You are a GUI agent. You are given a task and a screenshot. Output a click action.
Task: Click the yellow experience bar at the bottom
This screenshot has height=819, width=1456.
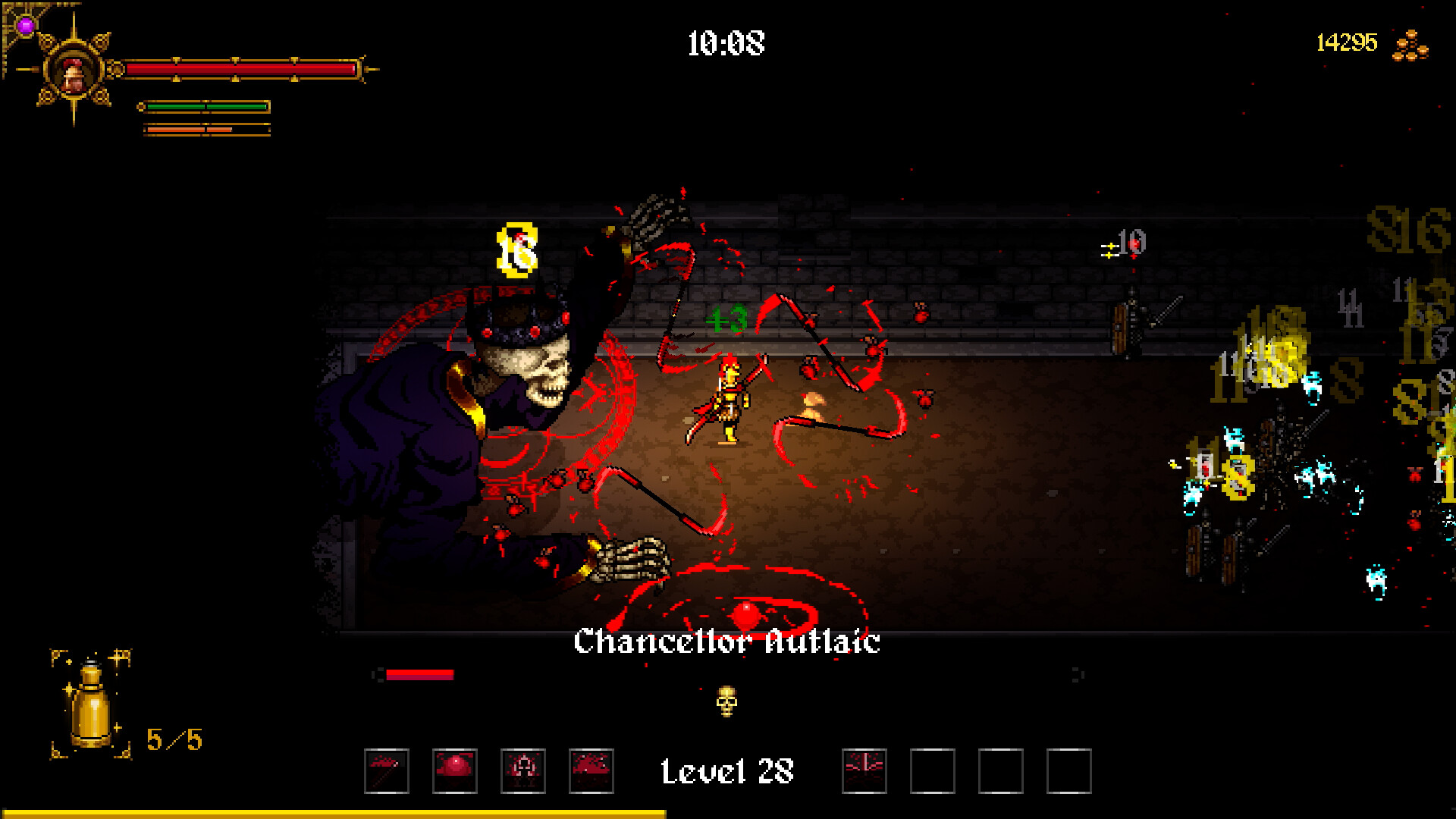coord(334,814)
